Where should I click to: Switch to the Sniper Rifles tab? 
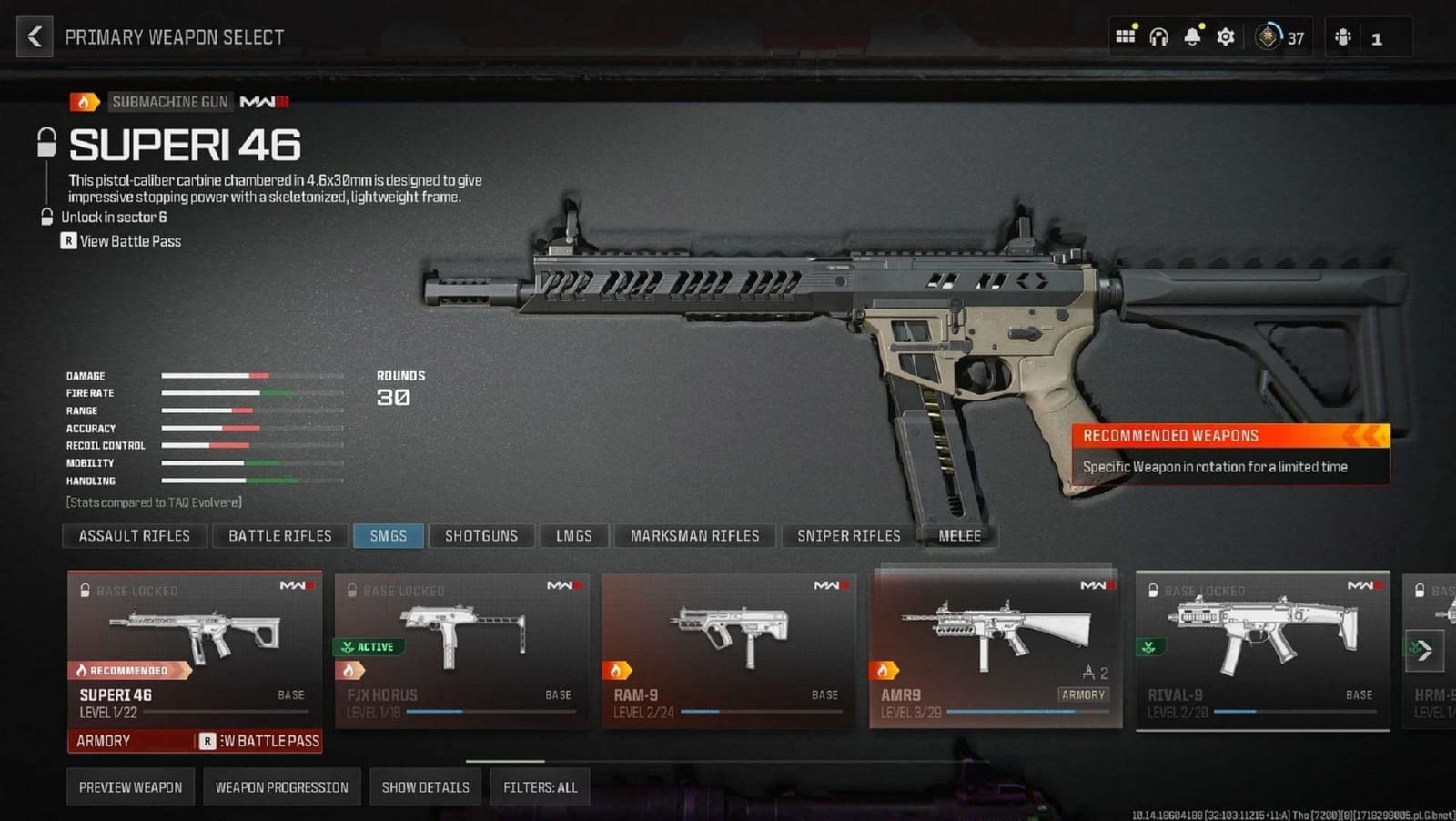click(847, 535)
